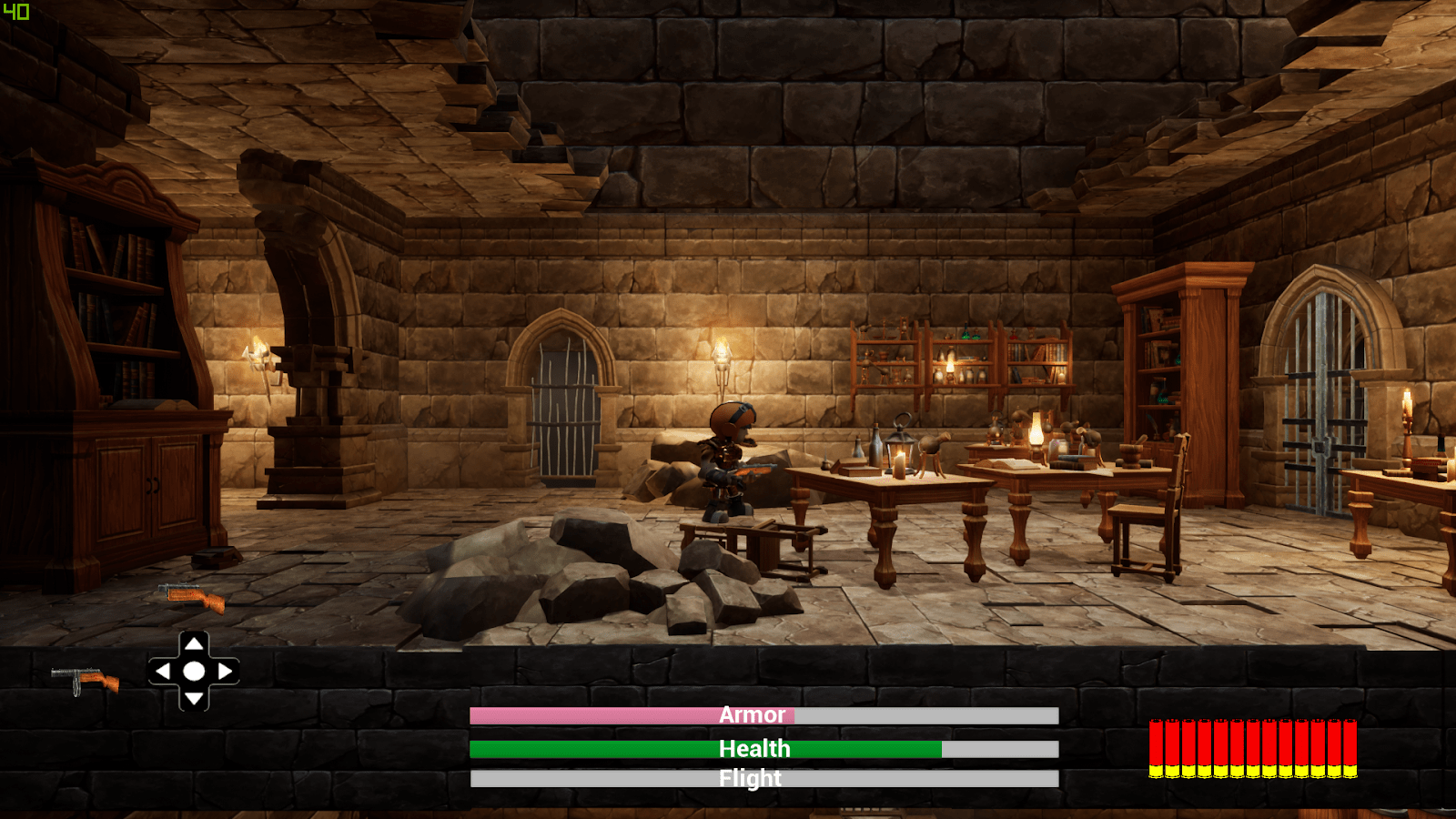The height and width of the screenshot is (819, 1456).
Task: Click the center dot of the d-pad
Action: point(194,672)
